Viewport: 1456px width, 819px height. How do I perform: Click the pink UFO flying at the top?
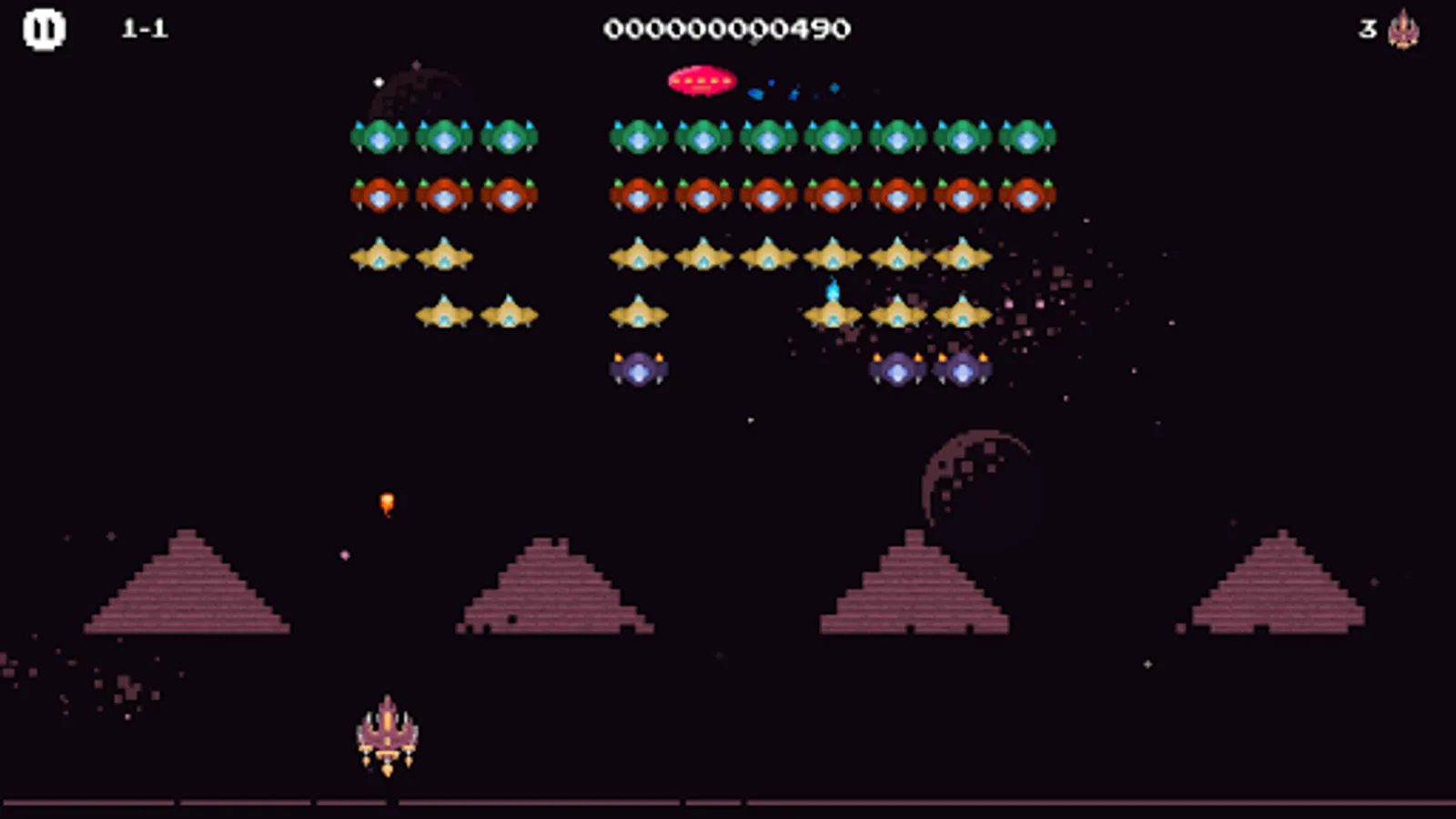tap(703, 78)
